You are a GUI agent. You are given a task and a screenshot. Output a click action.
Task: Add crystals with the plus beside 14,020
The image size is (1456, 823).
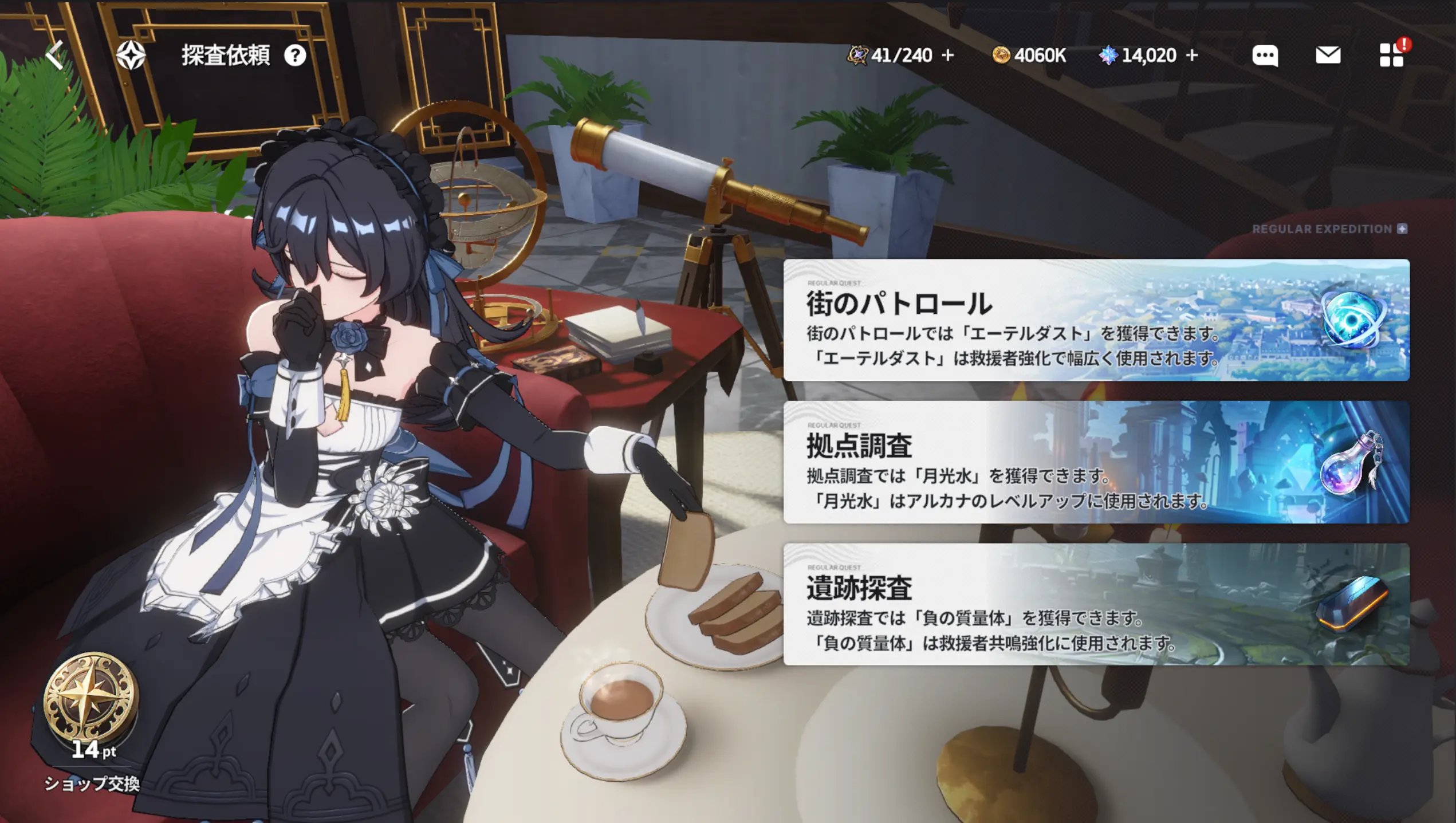1192,56
